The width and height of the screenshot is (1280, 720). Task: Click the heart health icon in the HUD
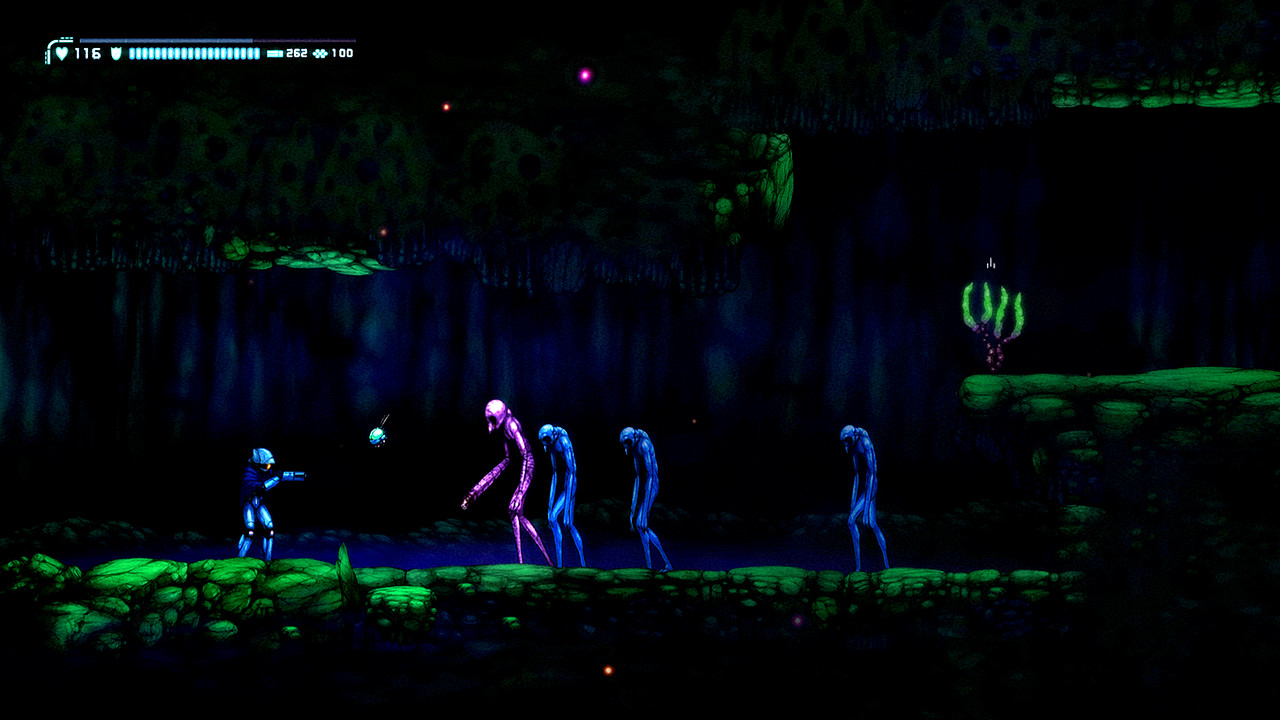(62, 53)
